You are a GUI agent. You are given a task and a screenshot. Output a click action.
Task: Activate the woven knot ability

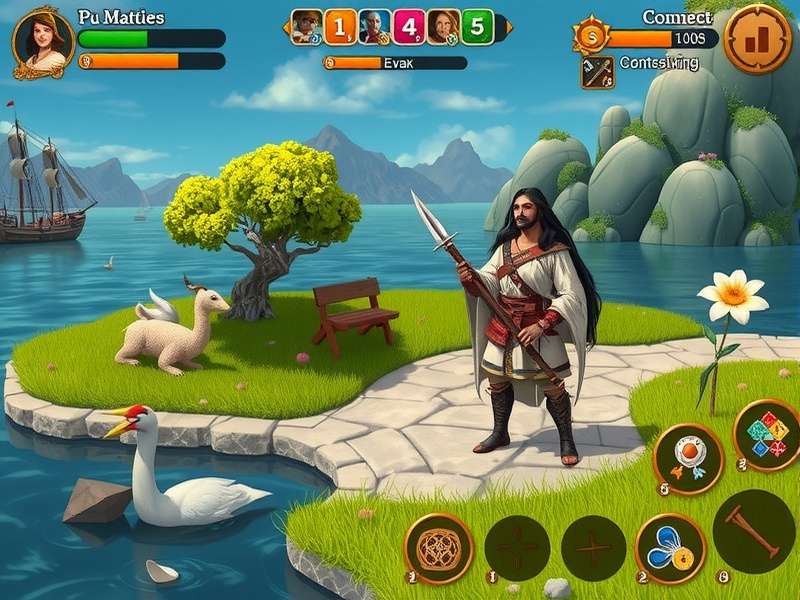pos(439,548)
